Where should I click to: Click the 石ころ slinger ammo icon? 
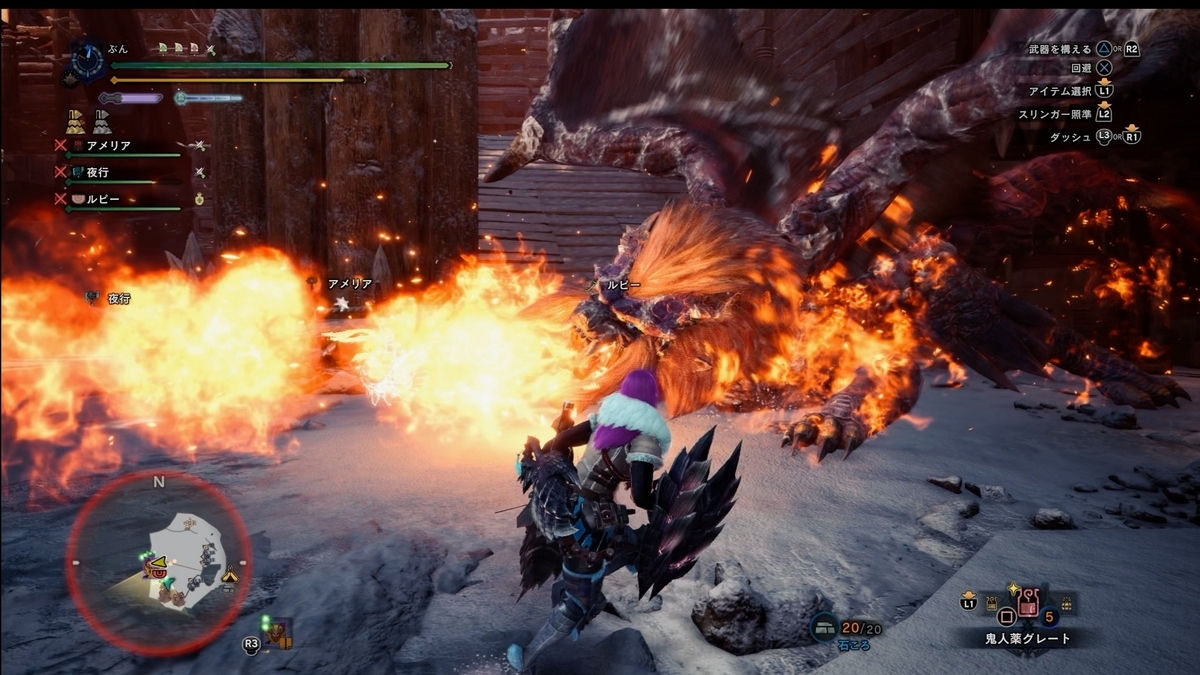(825, 626)
